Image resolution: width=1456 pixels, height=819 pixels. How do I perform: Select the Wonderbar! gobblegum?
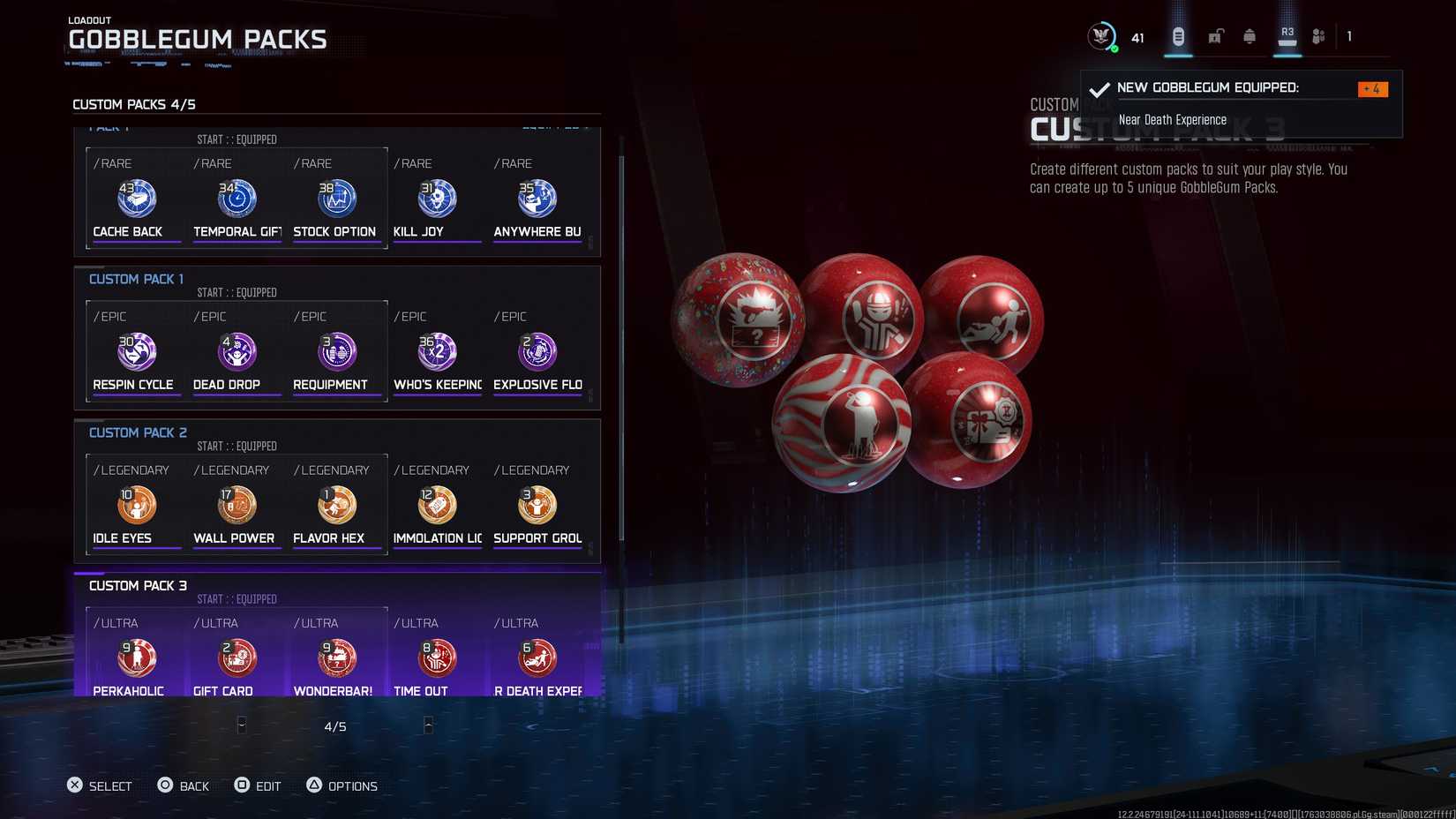pyautogui.click(x=336, y=657)
